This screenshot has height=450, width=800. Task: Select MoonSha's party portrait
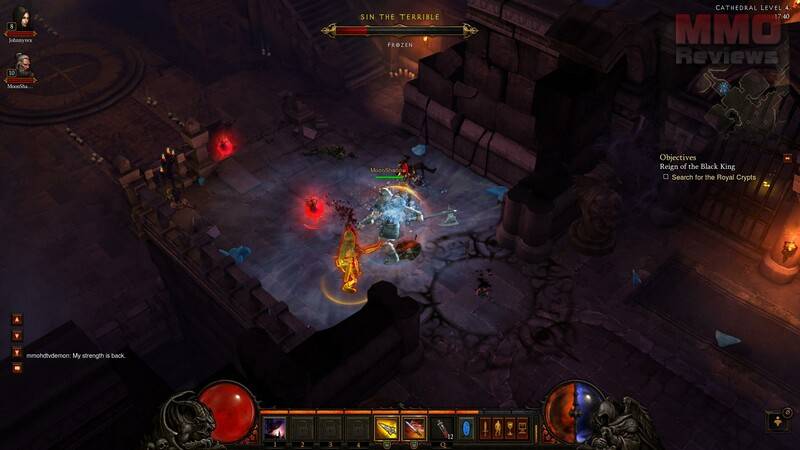(x=22, y=66)
